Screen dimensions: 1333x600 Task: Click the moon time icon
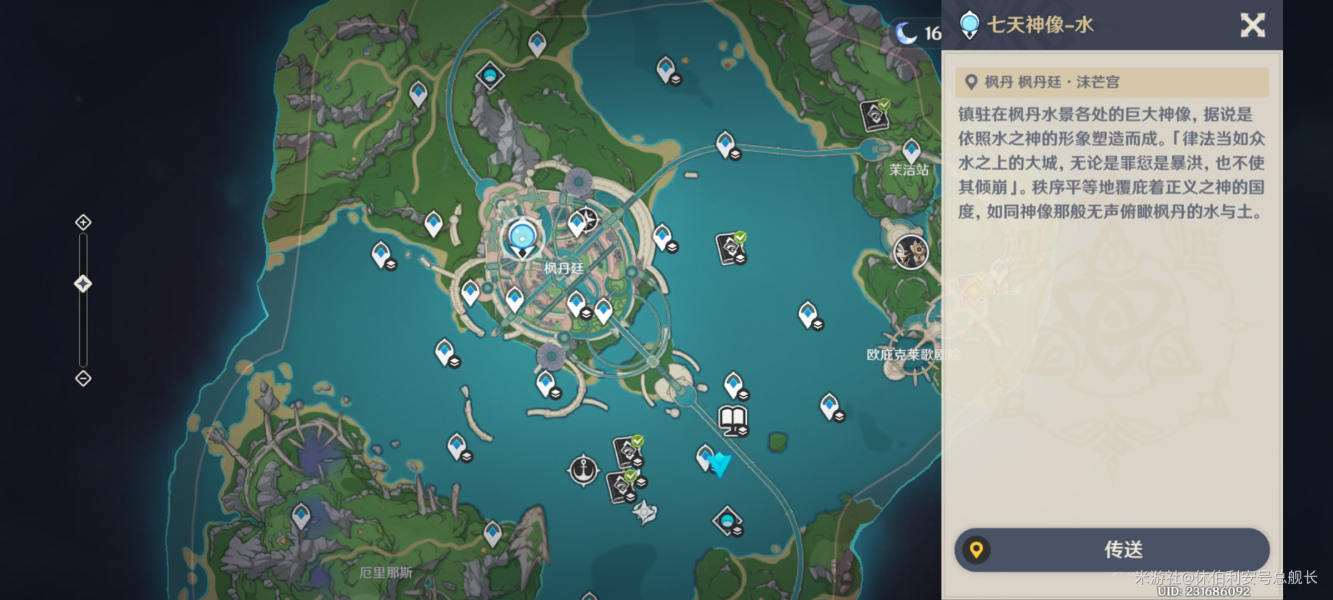[x=906, y=33]
